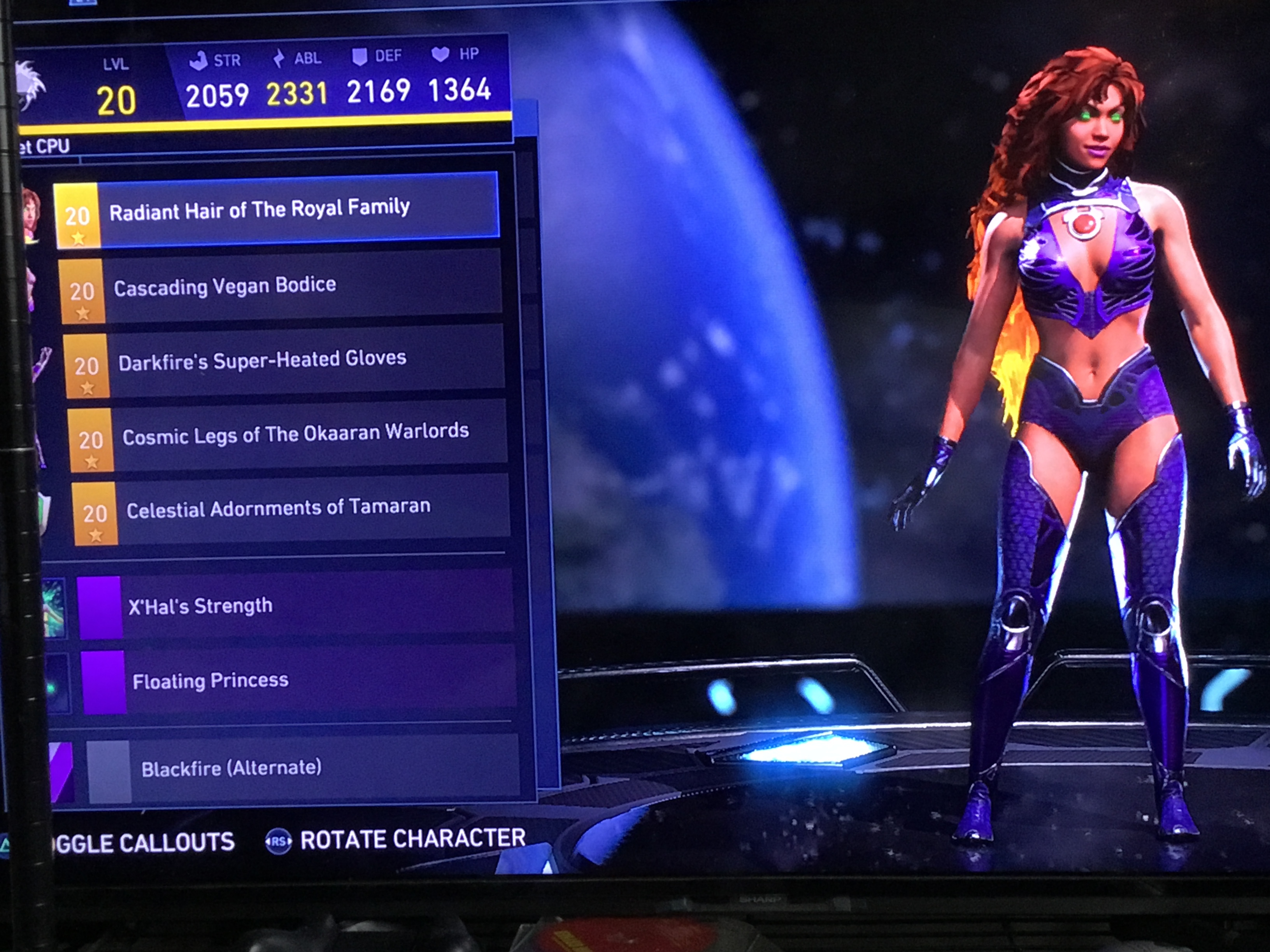Select Darkfire's Super-Heated Gloves

point(284,360)
